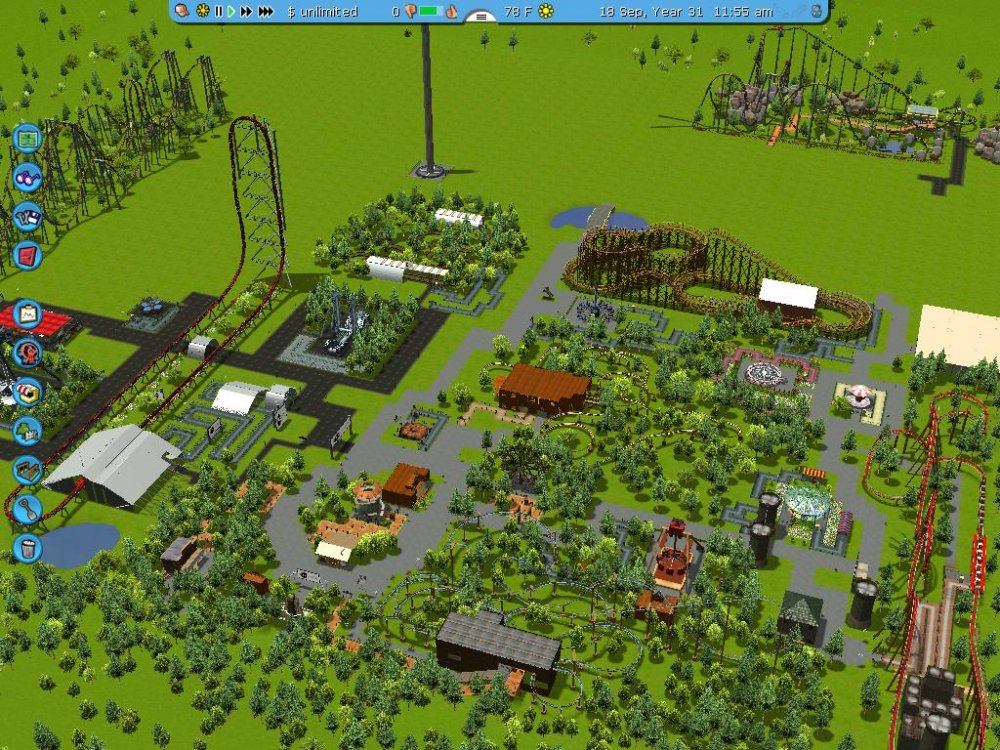The height and width of the screenshot is (750, 1000).
Task: Click the unlimited money display
Action: 322,11
